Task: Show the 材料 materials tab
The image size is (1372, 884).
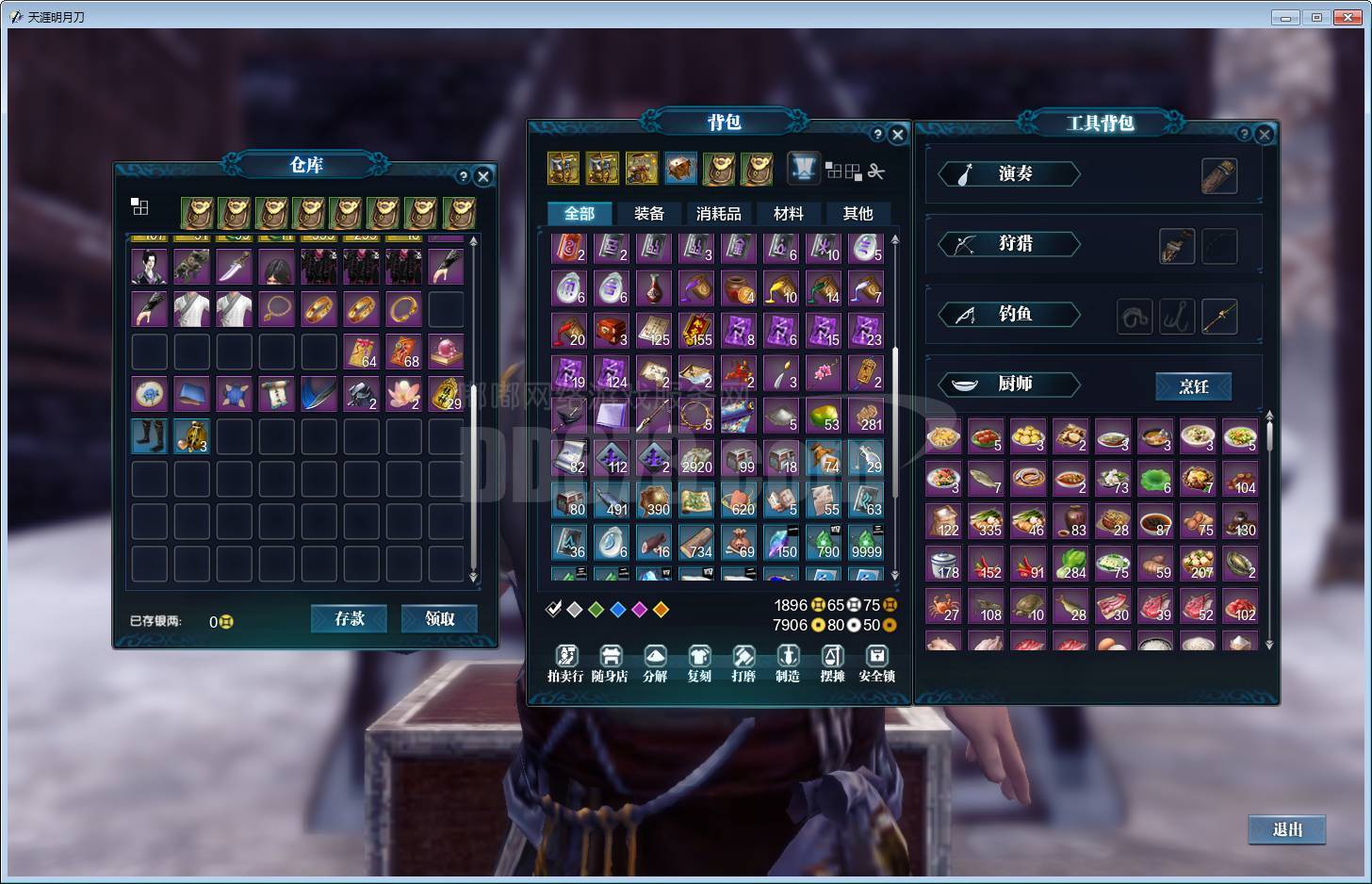Action: (788, 214)
